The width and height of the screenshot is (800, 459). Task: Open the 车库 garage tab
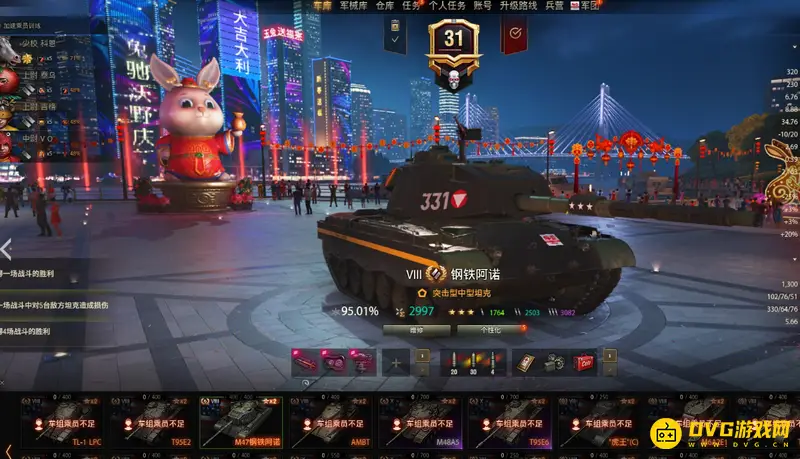pos(321,6)
